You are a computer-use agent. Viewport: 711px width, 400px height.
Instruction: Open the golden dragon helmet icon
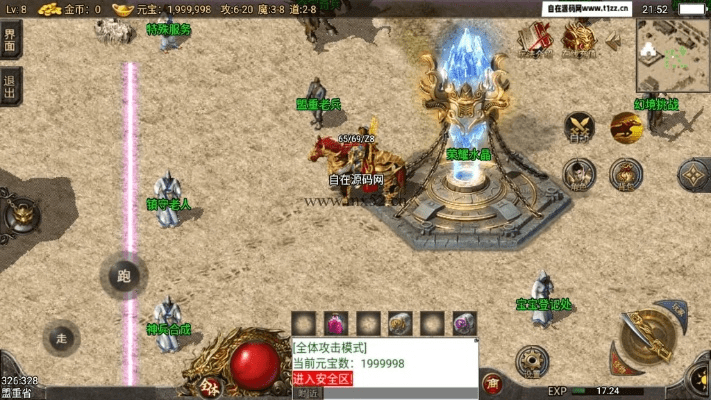pos(577,38)
